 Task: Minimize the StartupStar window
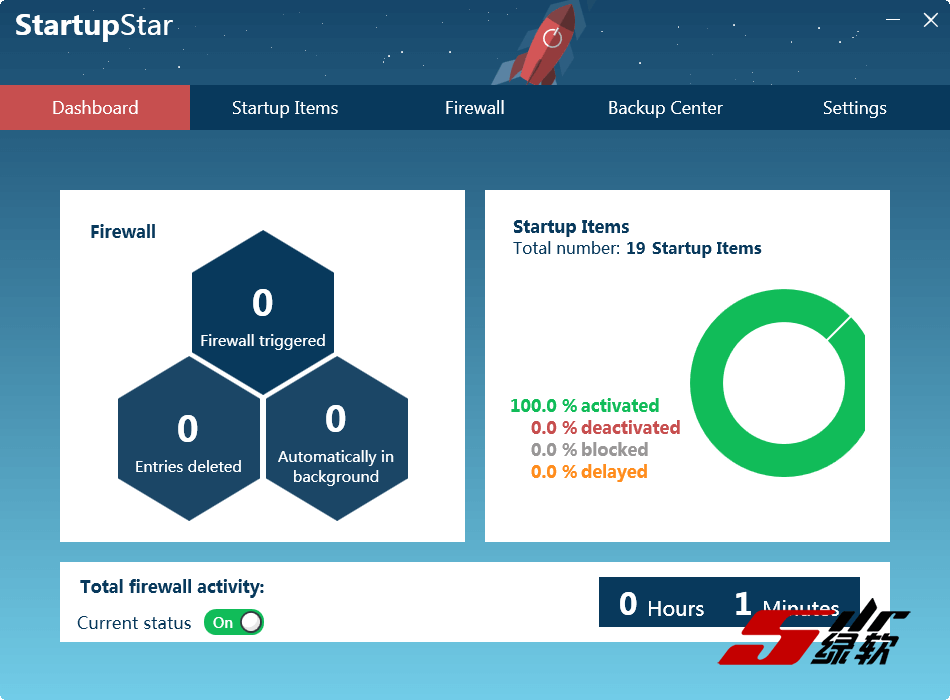click(x=894, y=20)
